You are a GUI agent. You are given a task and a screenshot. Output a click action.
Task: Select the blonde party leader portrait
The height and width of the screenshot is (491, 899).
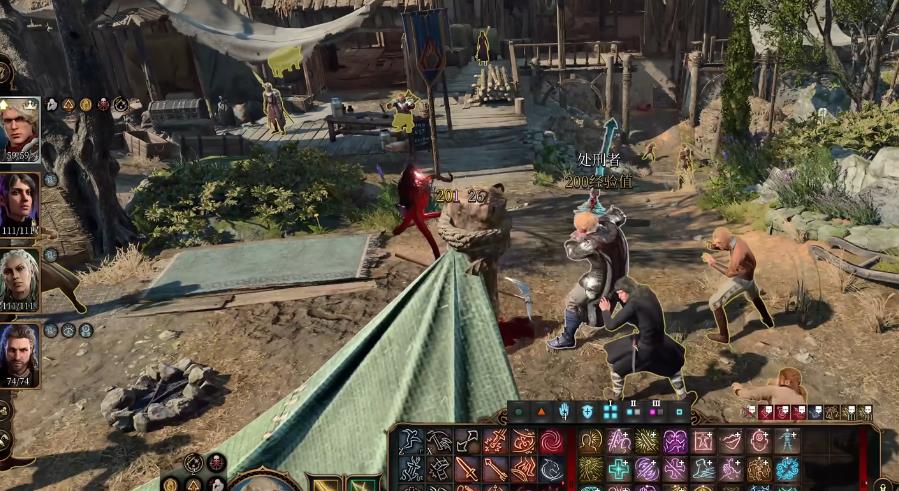click(x=20, y=128)
